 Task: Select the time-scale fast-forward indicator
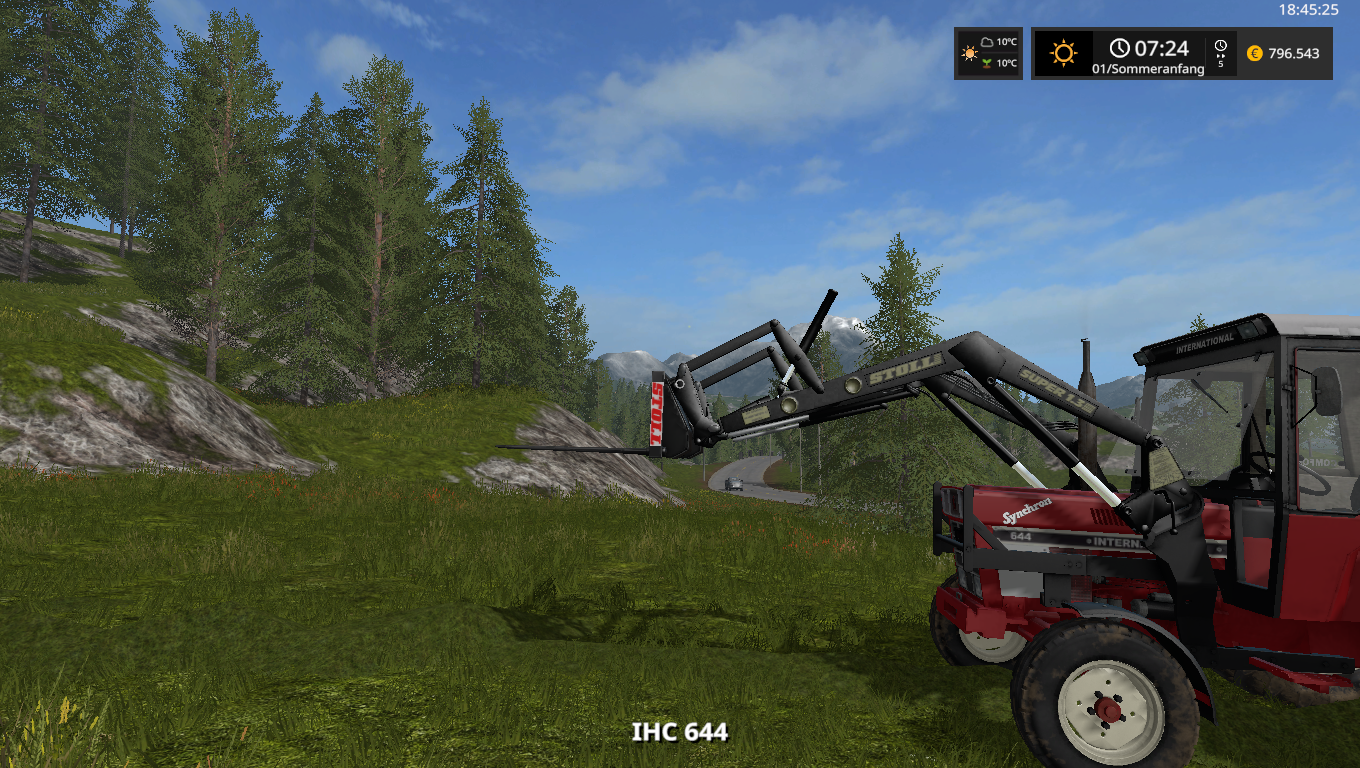tap(1220, 54)
